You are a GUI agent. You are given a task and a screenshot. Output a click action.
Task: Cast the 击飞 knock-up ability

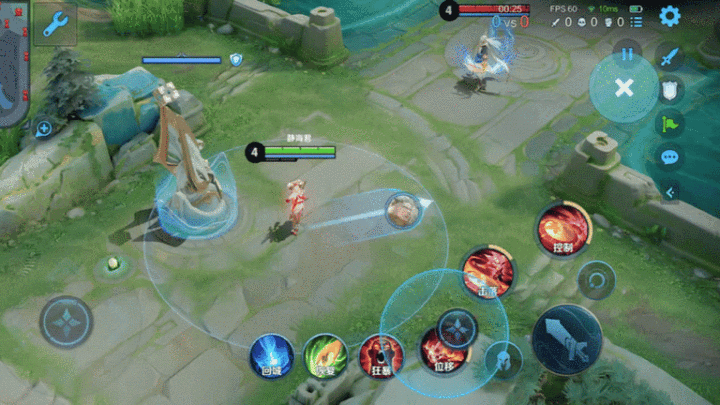pos(488,271)
